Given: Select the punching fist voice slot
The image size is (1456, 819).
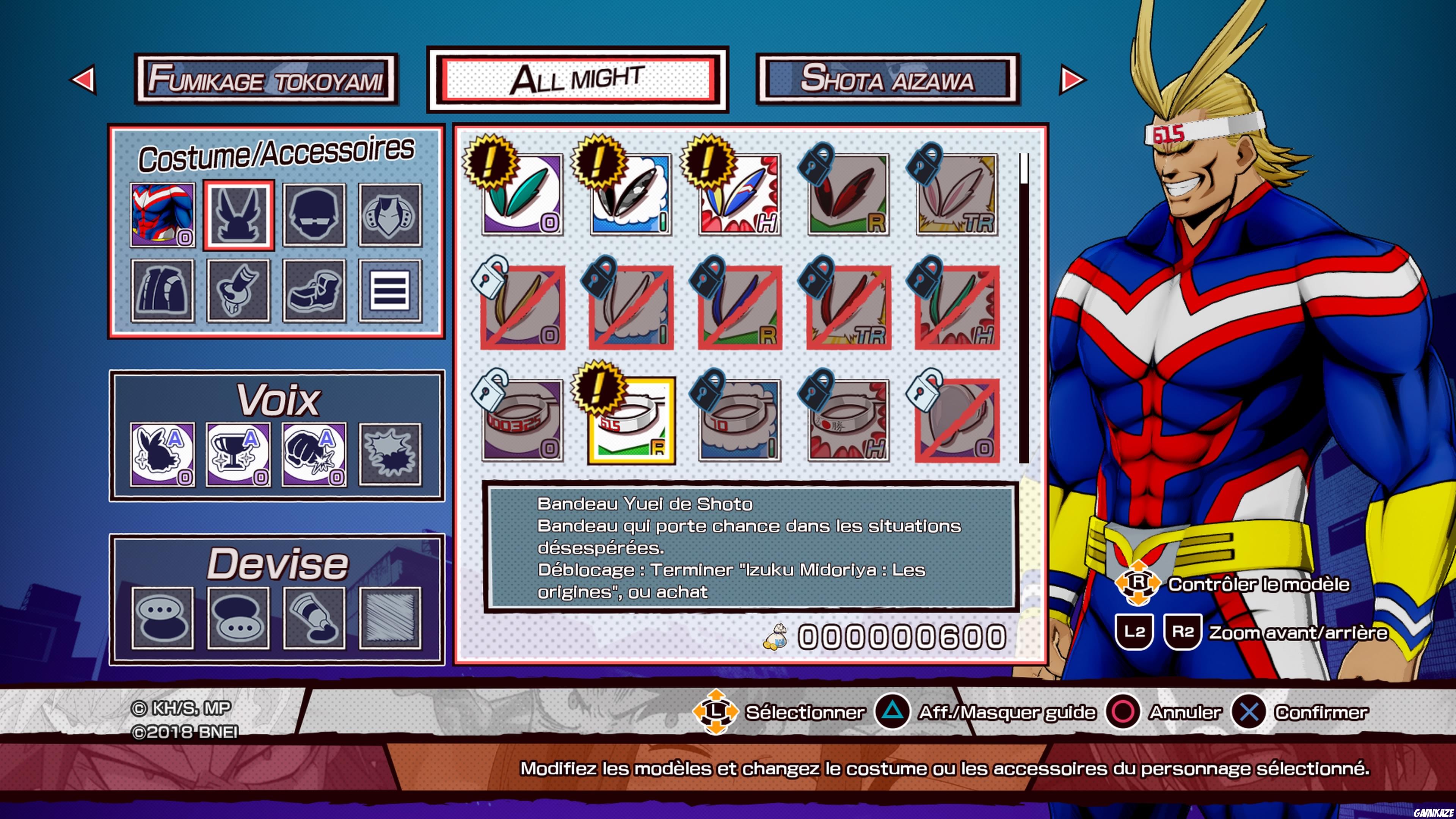Looking at the screenshot, I should 314,455.
